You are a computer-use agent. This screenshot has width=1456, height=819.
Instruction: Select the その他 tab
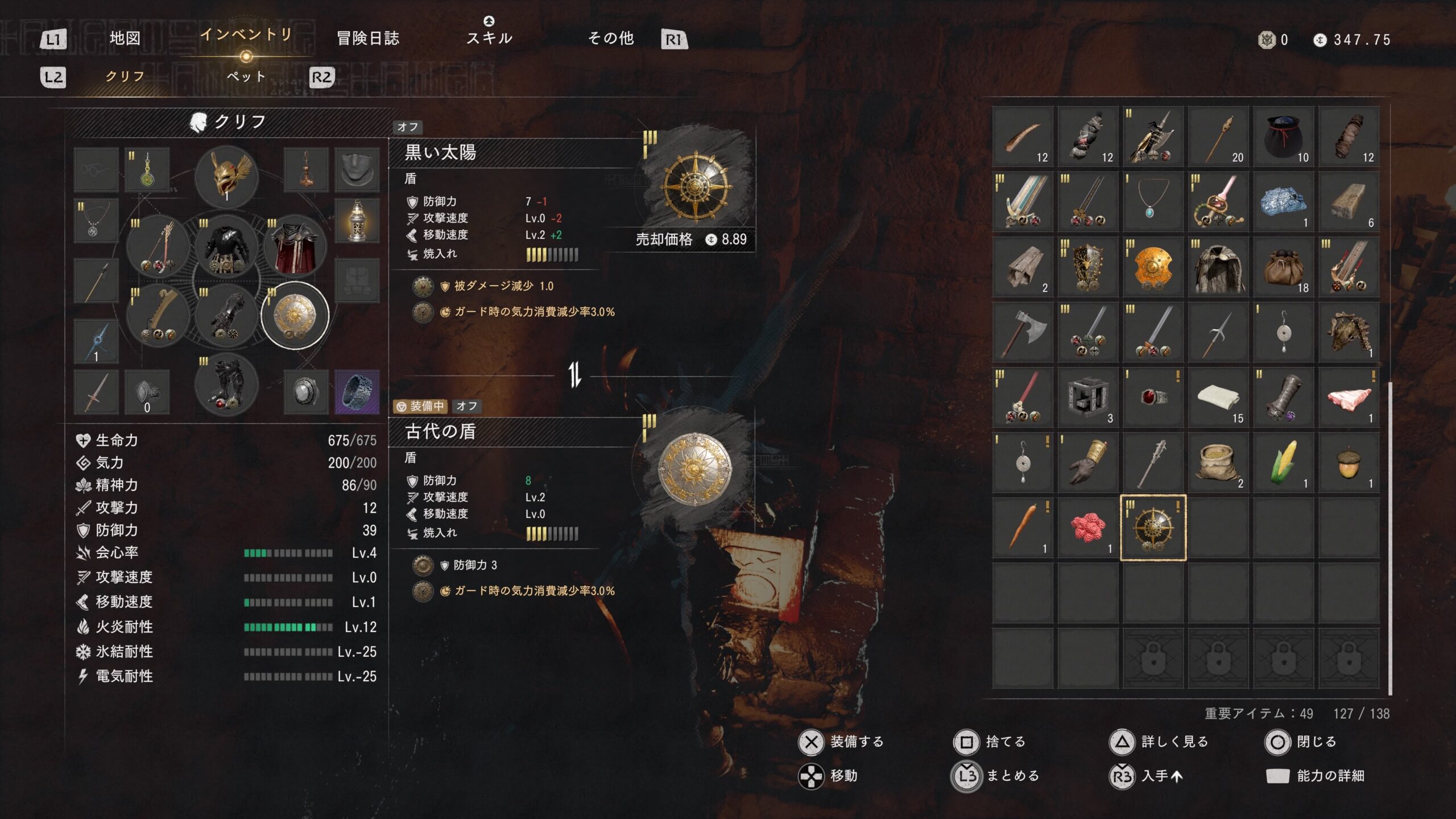tap(611, 39)
